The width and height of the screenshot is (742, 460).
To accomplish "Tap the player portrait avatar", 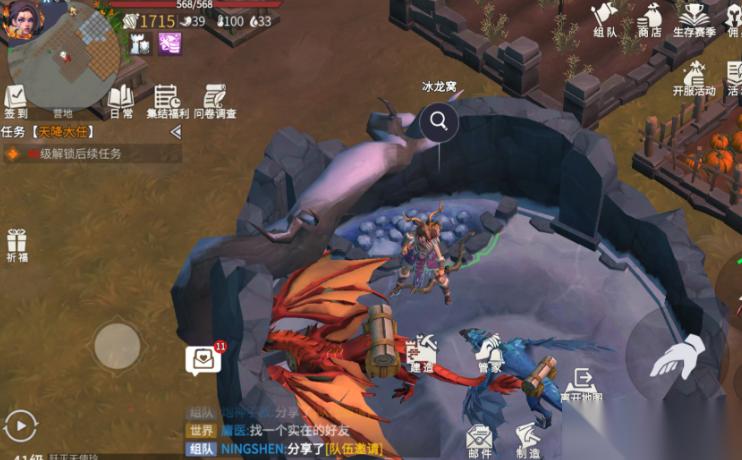I will [26, 20].
